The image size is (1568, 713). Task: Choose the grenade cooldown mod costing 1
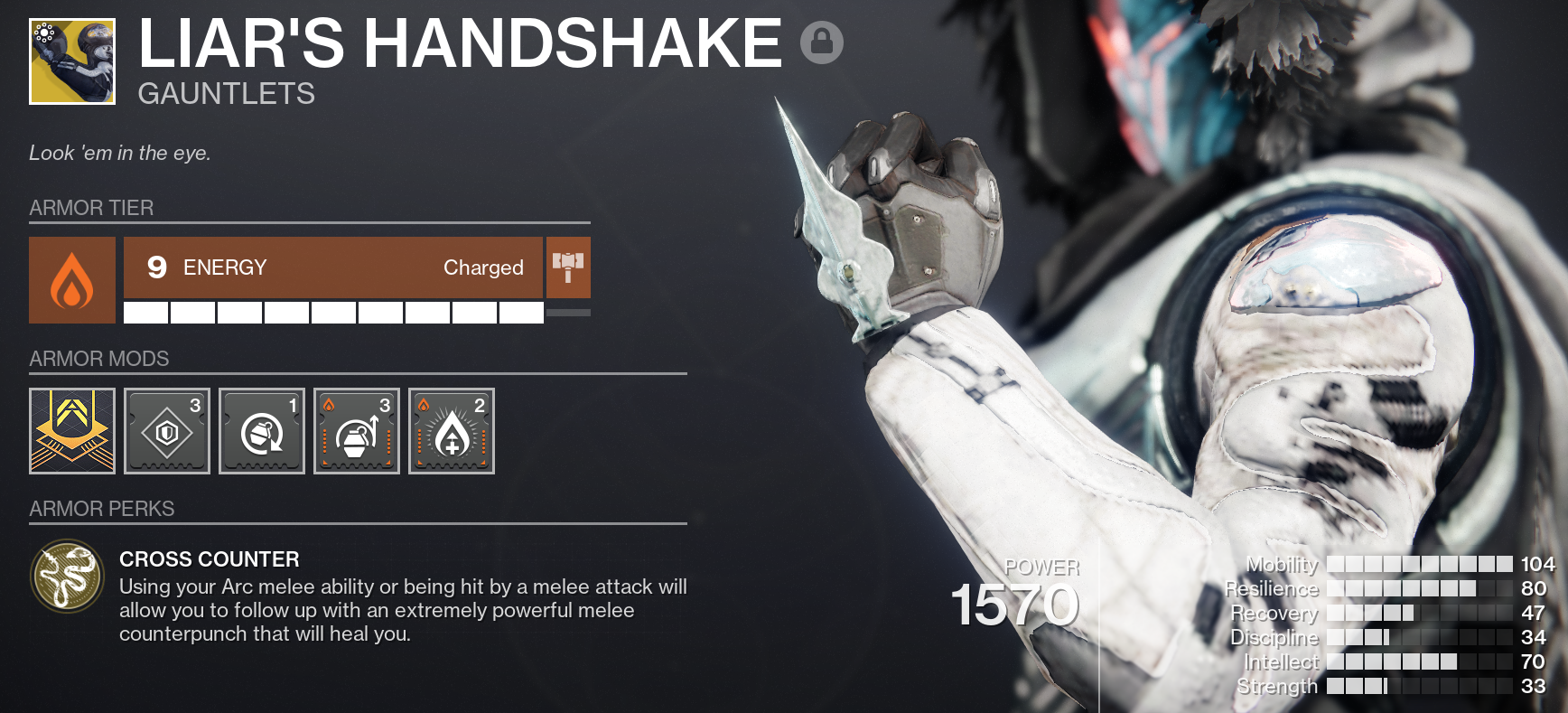262,431
